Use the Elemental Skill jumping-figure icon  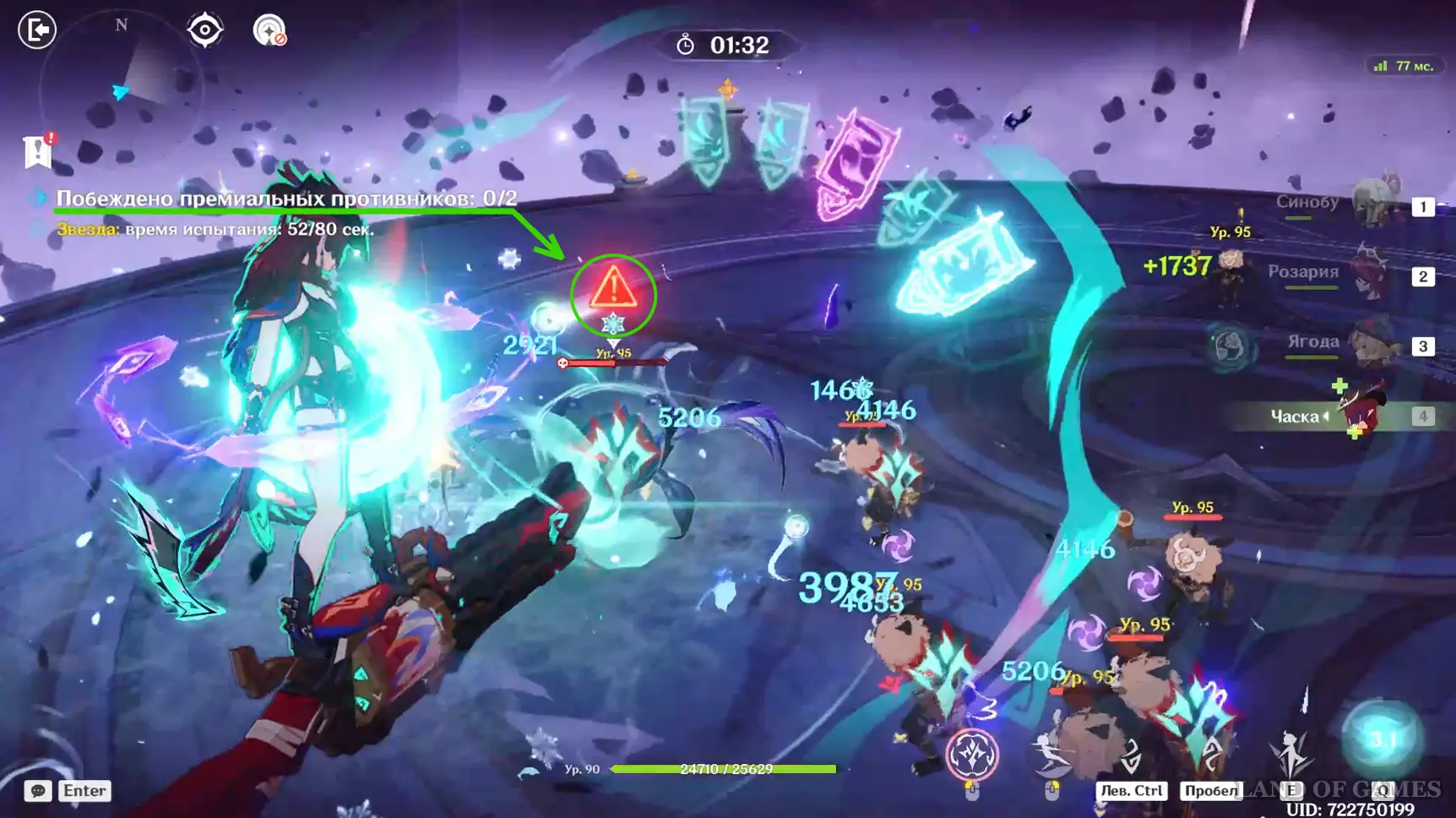pyautogui.click(x=1291, y=752)
